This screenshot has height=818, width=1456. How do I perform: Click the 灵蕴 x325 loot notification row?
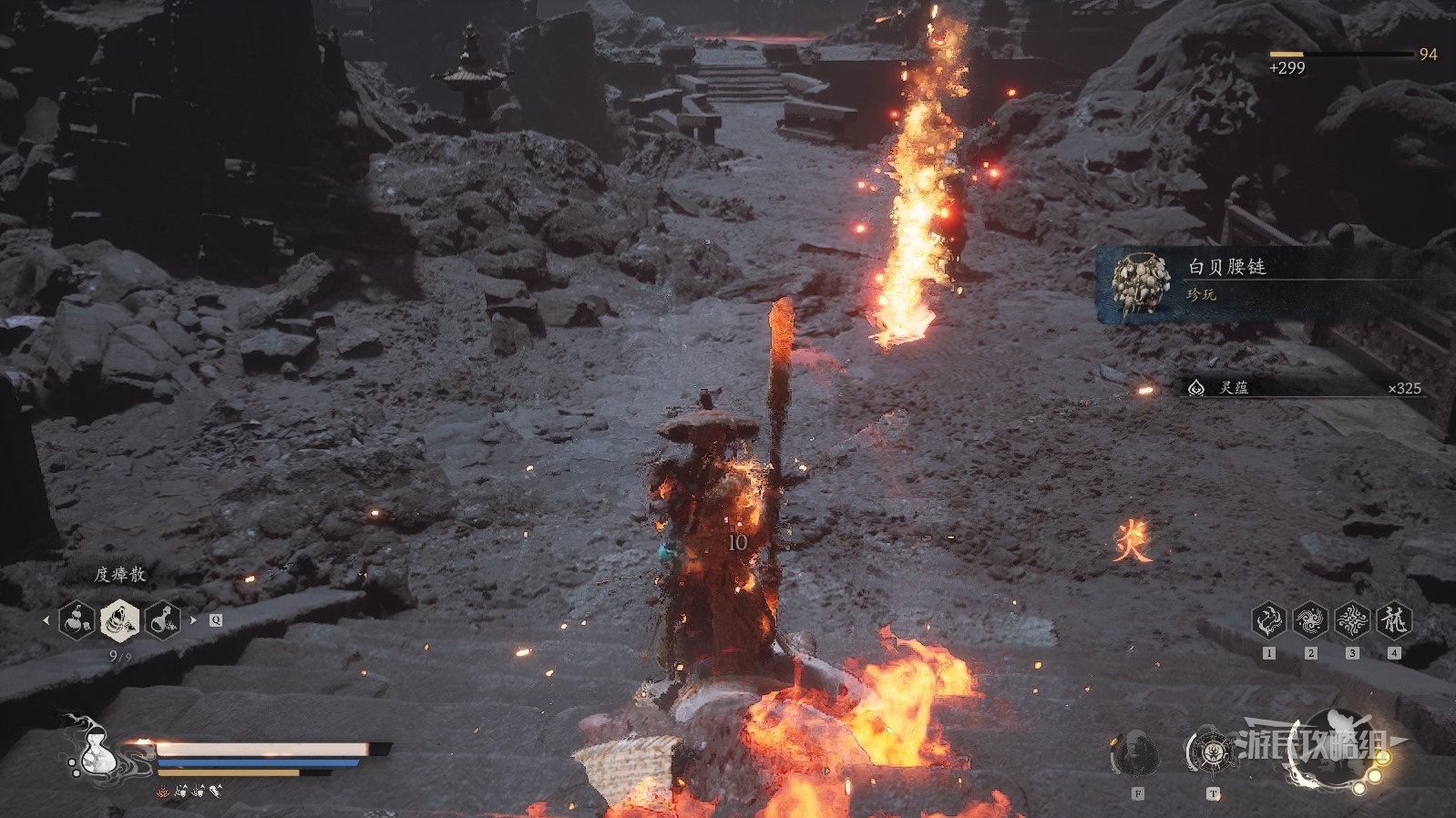1303,388
